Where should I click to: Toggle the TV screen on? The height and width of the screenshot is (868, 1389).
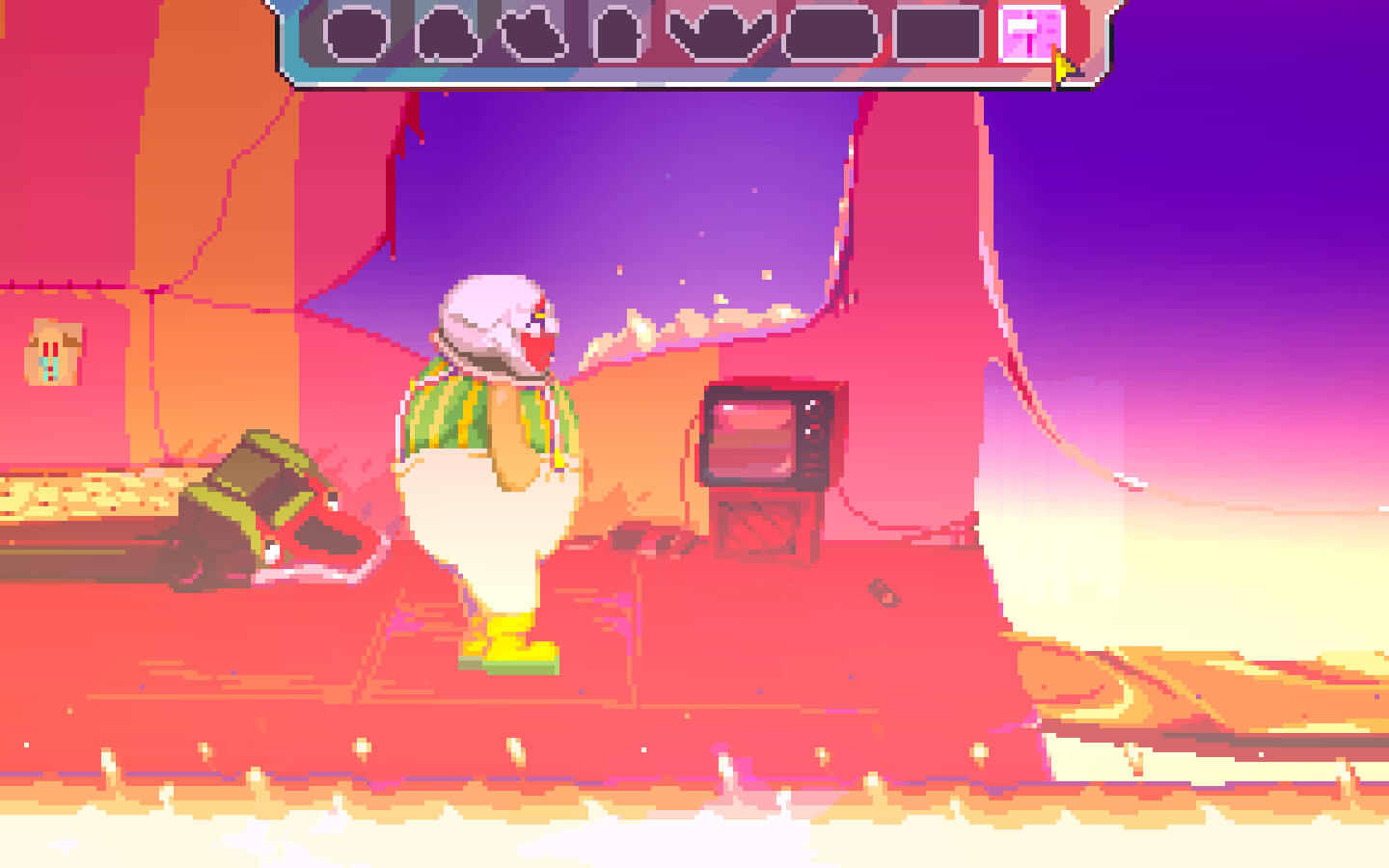click(x=752, y=434)
